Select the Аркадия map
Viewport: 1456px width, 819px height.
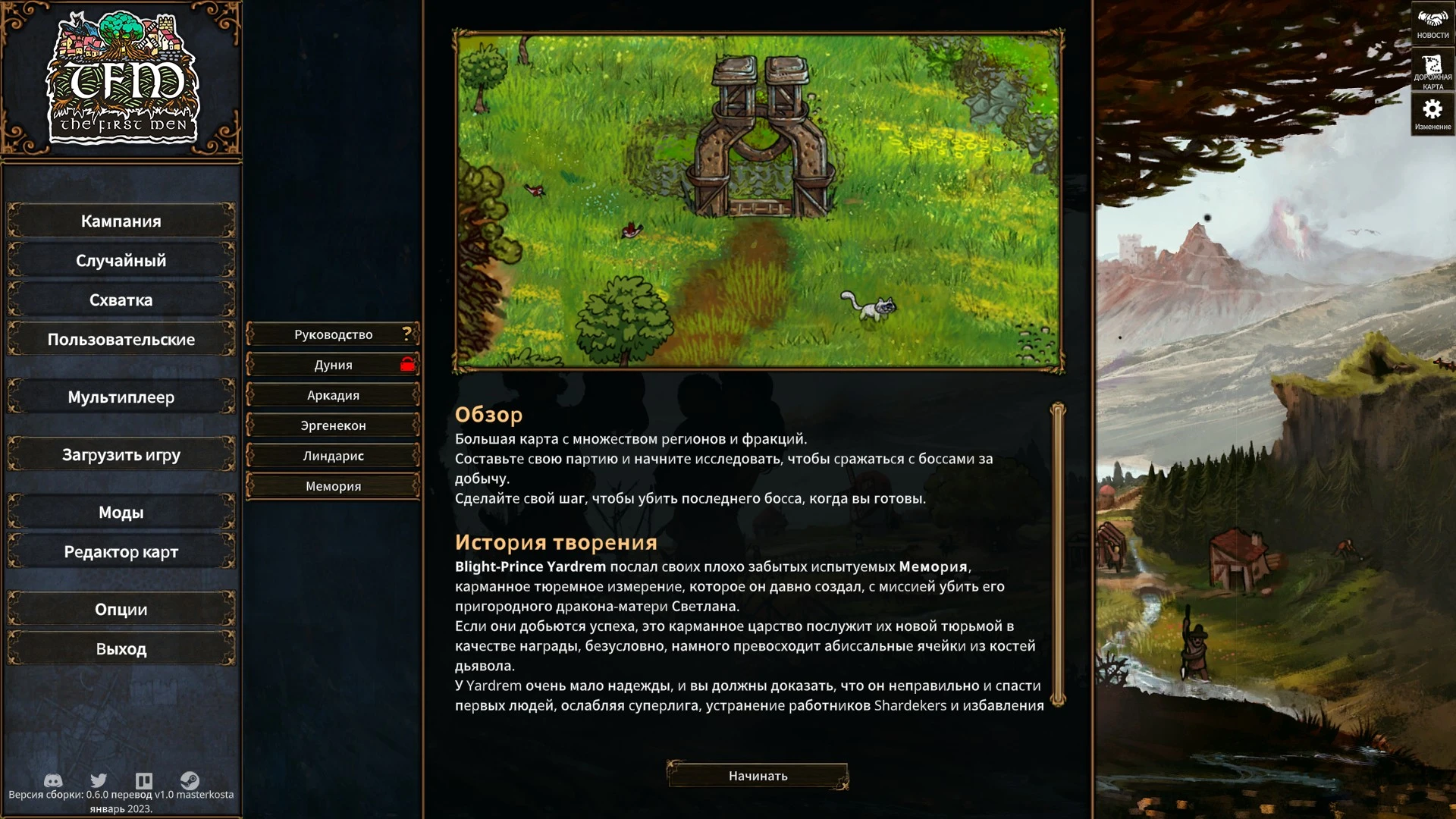[x=332, y=394]
